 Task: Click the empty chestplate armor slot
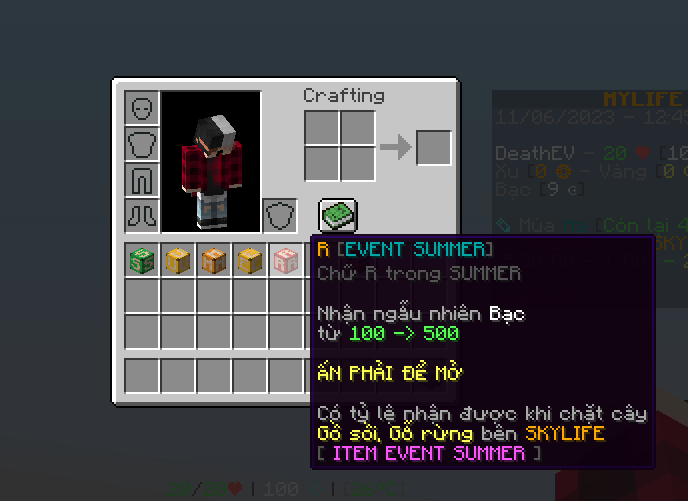coord(142,144)
